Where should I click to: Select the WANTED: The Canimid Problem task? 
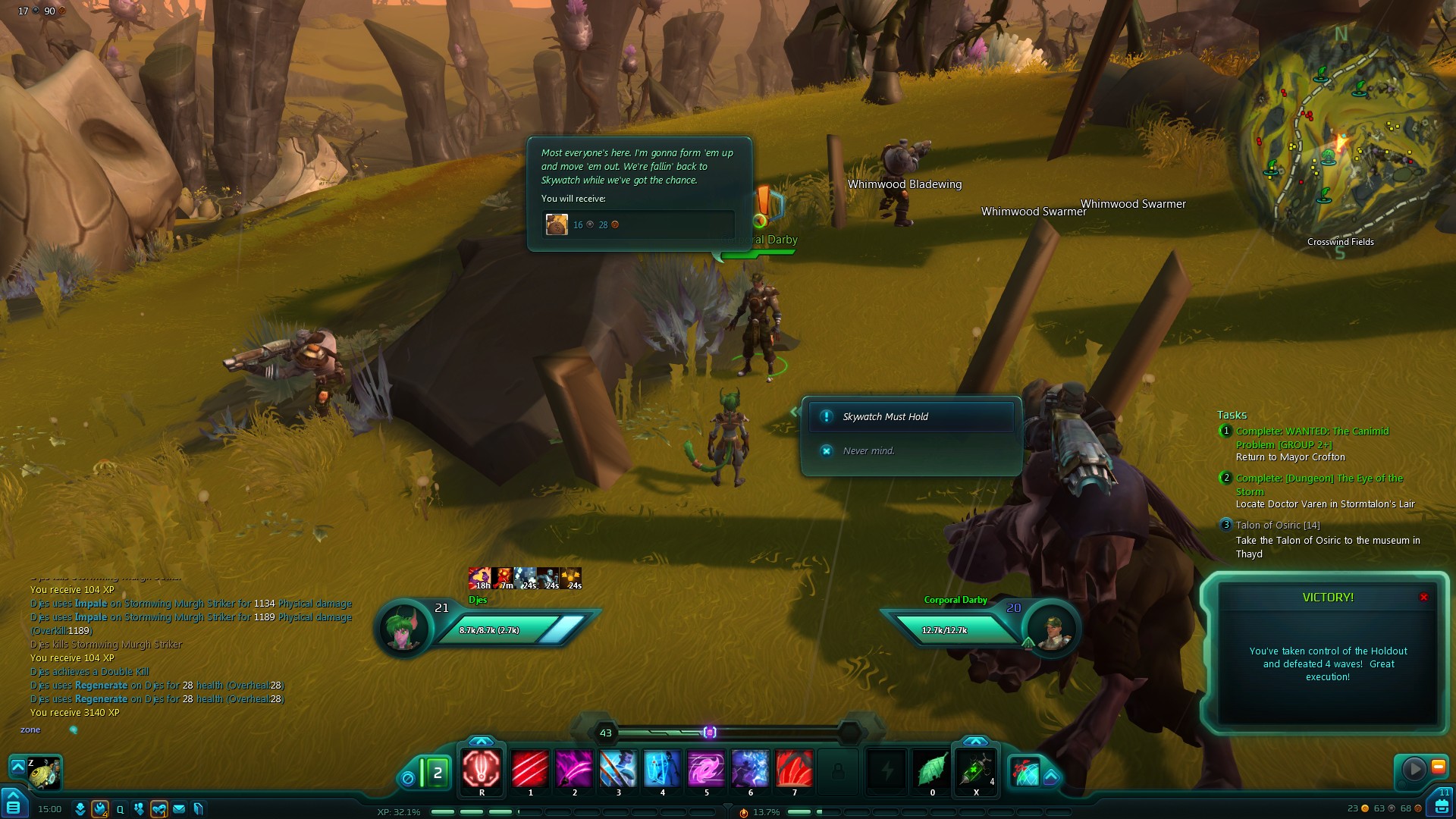(1312, 438)
